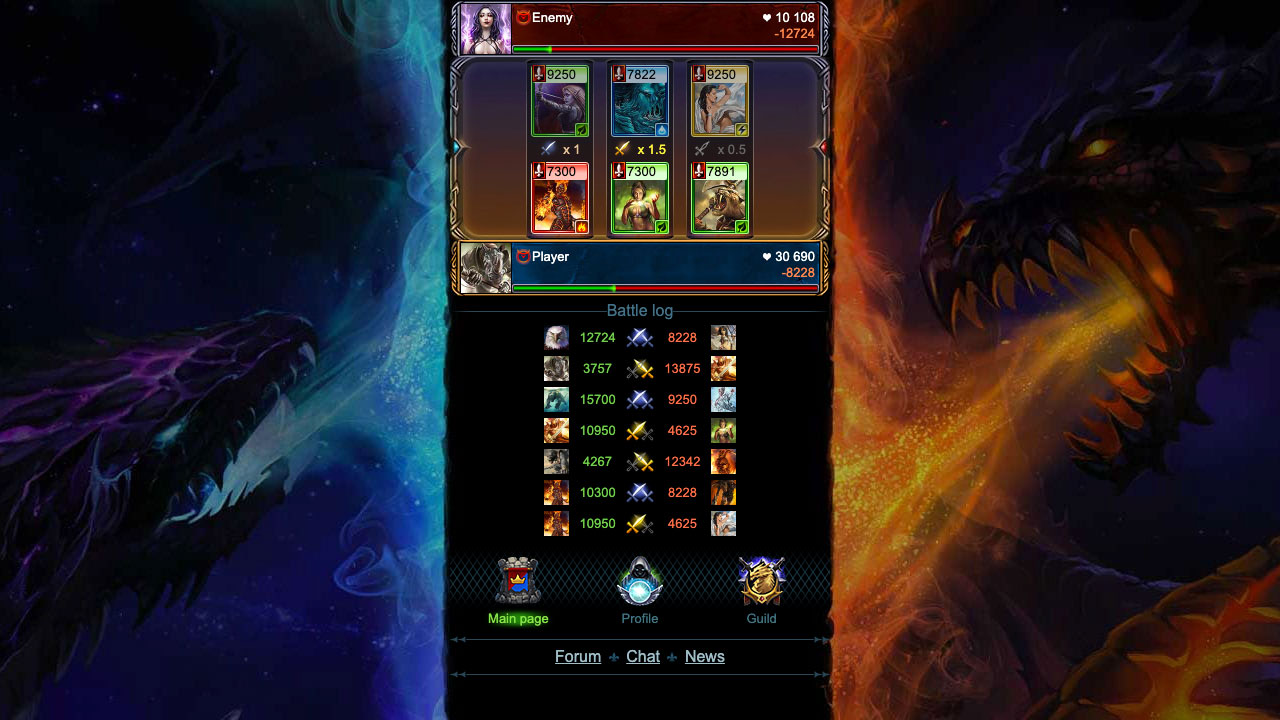Viewport: 1280px width, 720px height.
Task: Open the Chat link
Action: pos(643,657)
